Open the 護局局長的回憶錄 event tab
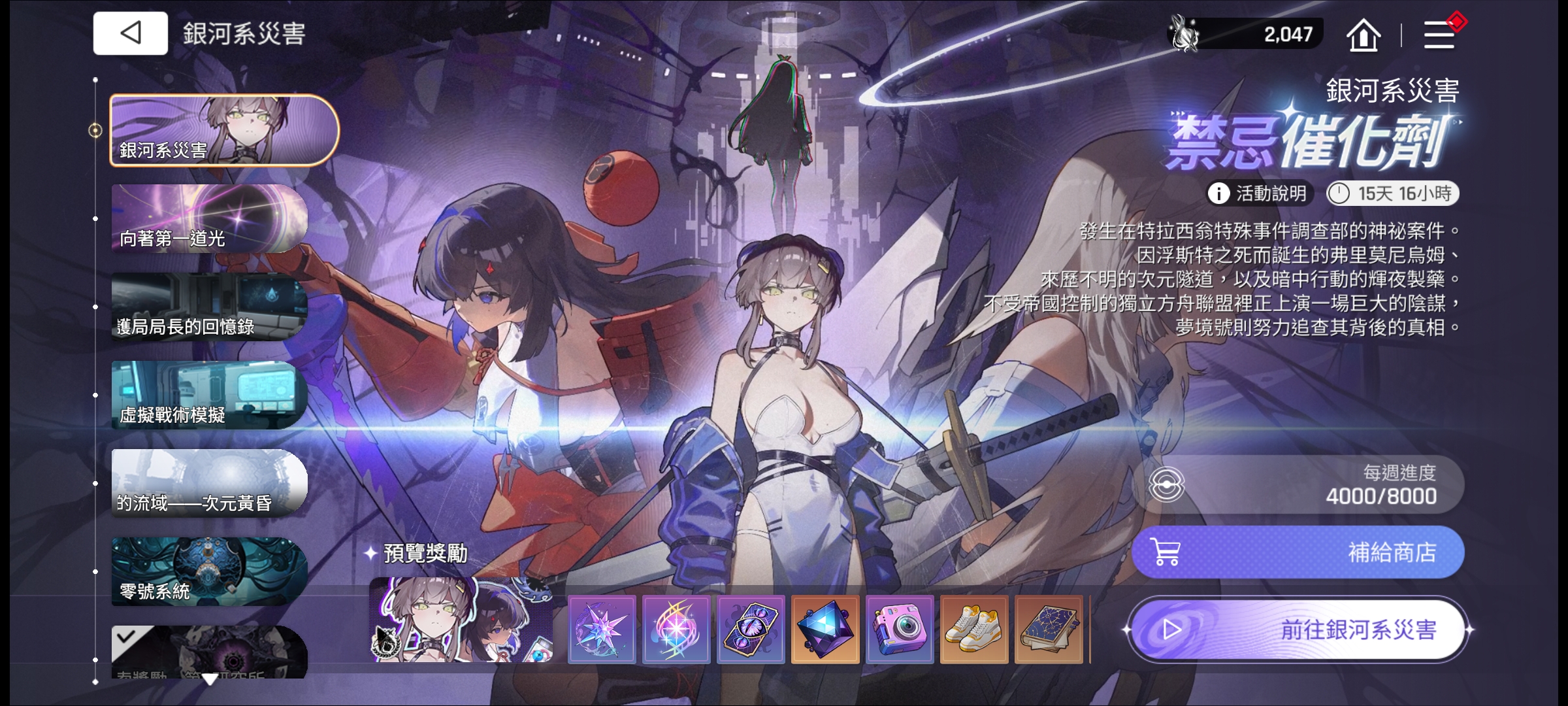 tap(209, 307)
